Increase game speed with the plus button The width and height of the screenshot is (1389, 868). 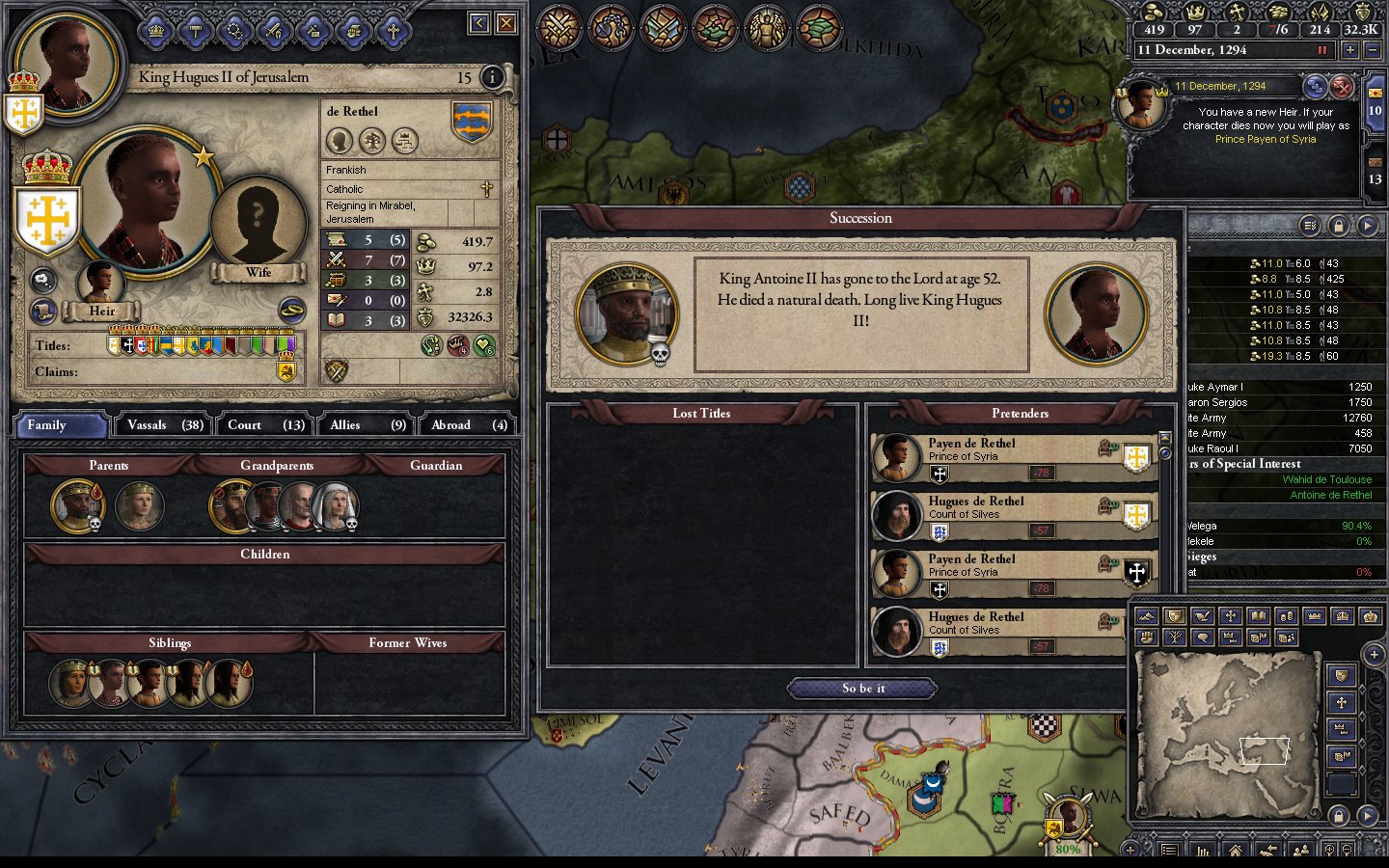click(x=1349, y=50)
